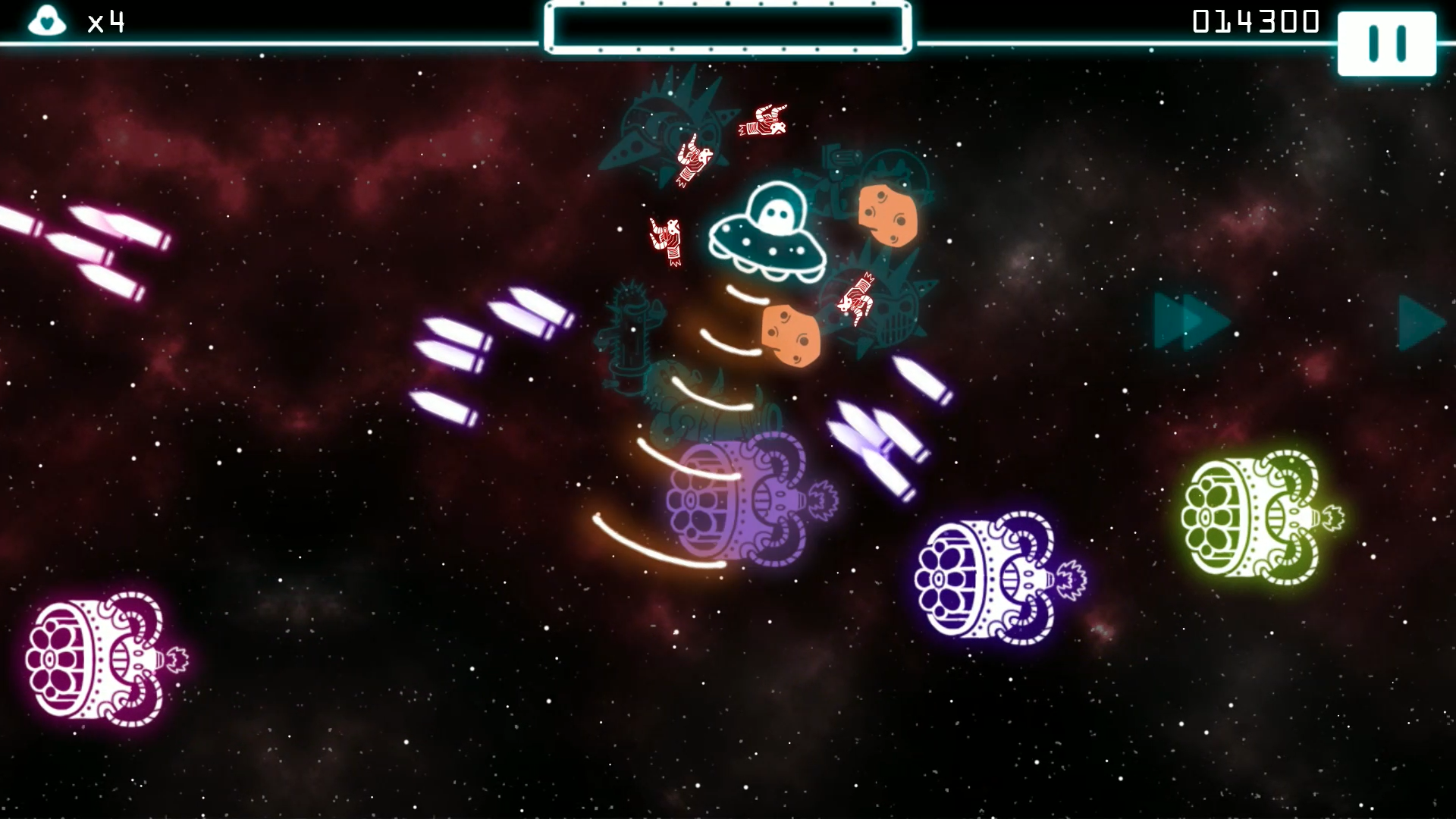1456x819 pixels.
Task: Pause the game with the pause button
Action: tap(1386, 42)
